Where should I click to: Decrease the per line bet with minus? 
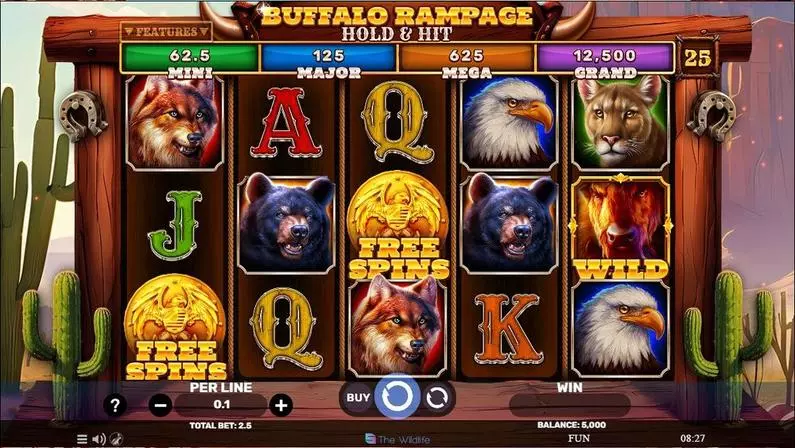(x=161, y=406)
